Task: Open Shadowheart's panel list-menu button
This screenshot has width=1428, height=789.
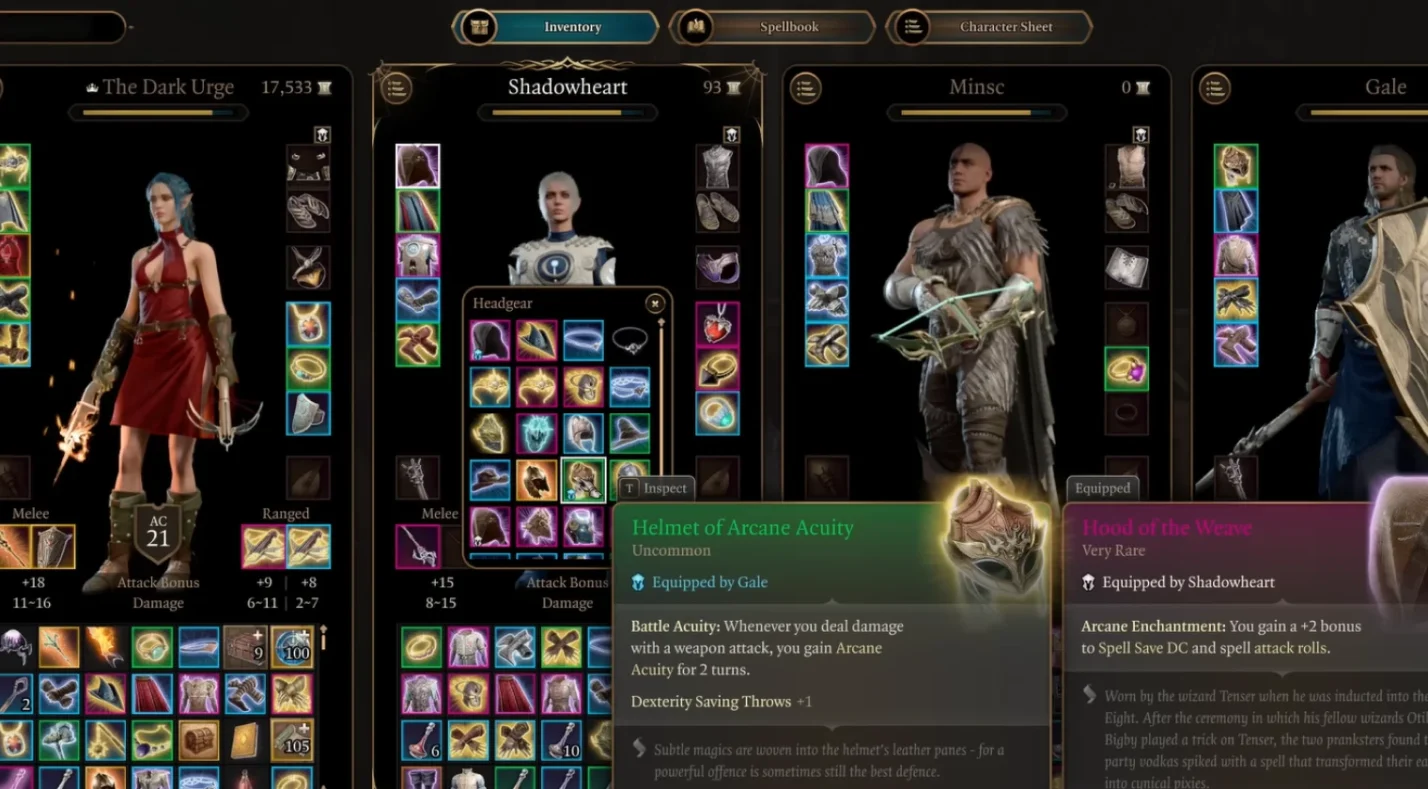Action: (x=396, y=88)
